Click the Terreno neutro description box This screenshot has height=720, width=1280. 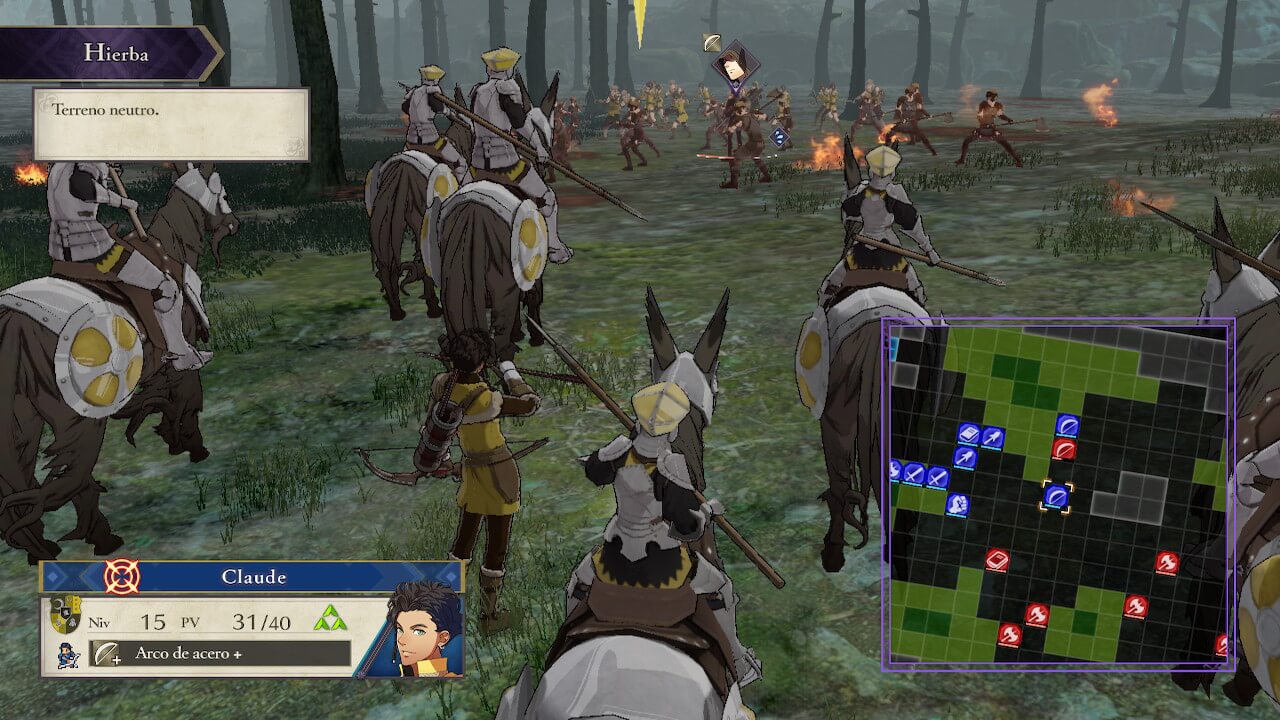171,124
